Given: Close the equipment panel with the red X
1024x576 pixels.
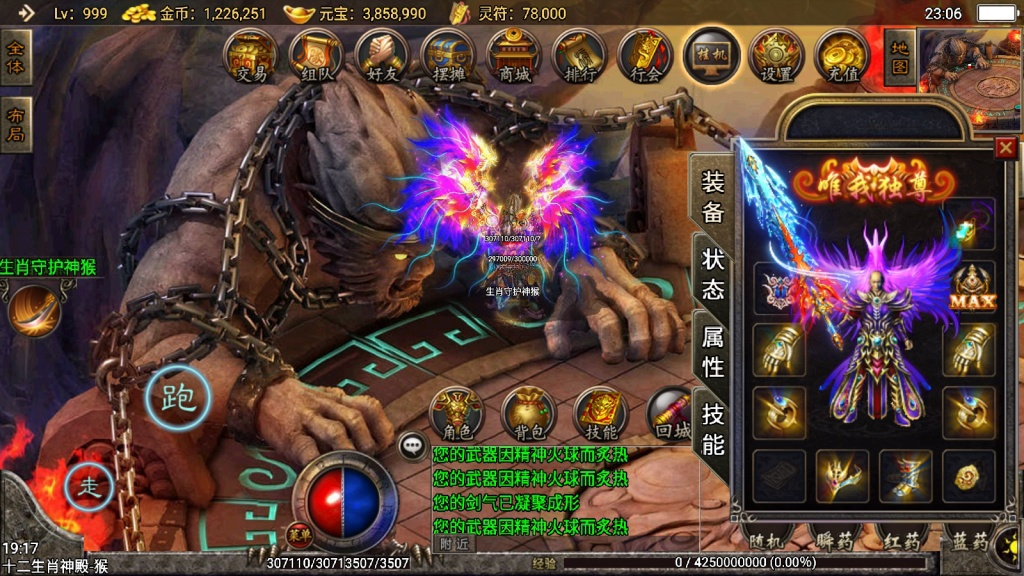Looking at the screenshot, I should tap(1005, 148).
